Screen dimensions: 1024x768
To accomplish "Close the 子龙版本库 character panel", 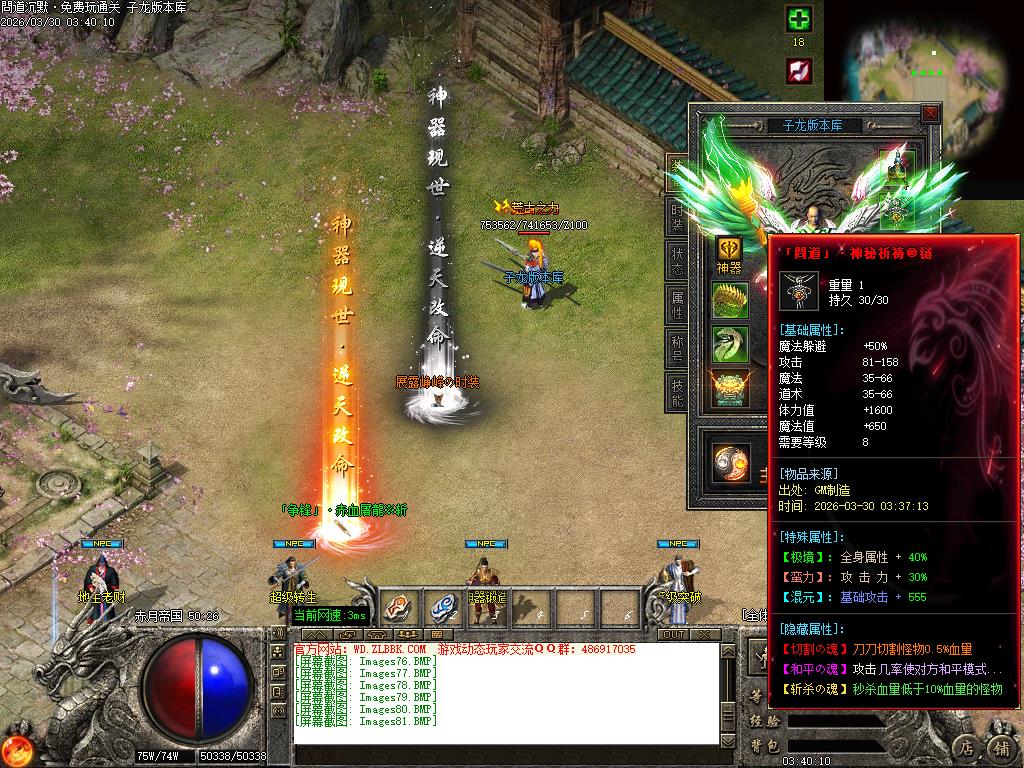I will (x=930, y=114).
